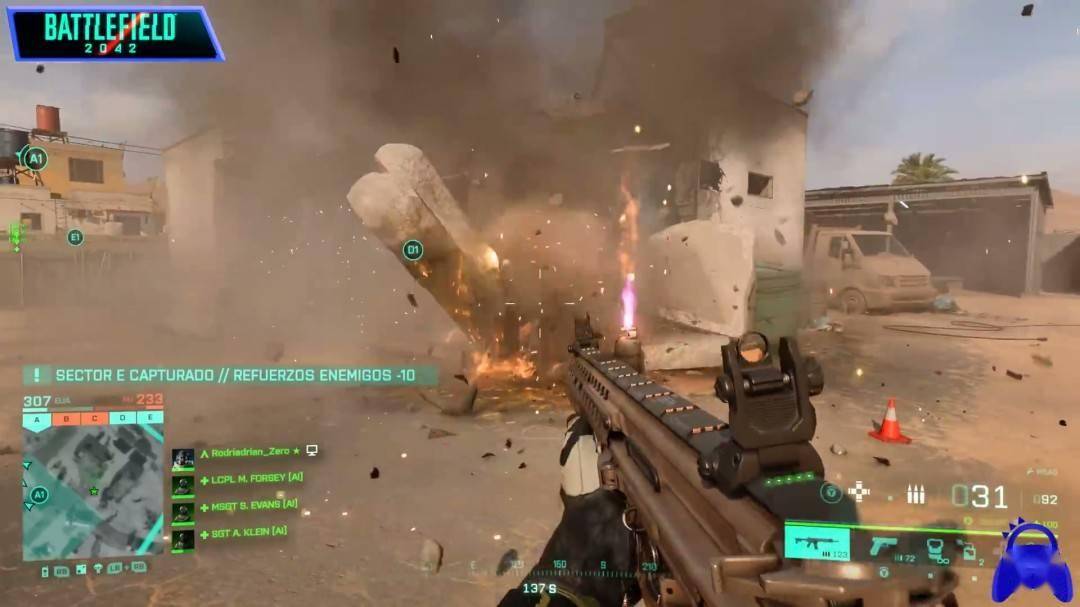The image size is (1080, 607).
Task: Select squad member Rodriadrian_Zero
Action: (x=250, y=452)
